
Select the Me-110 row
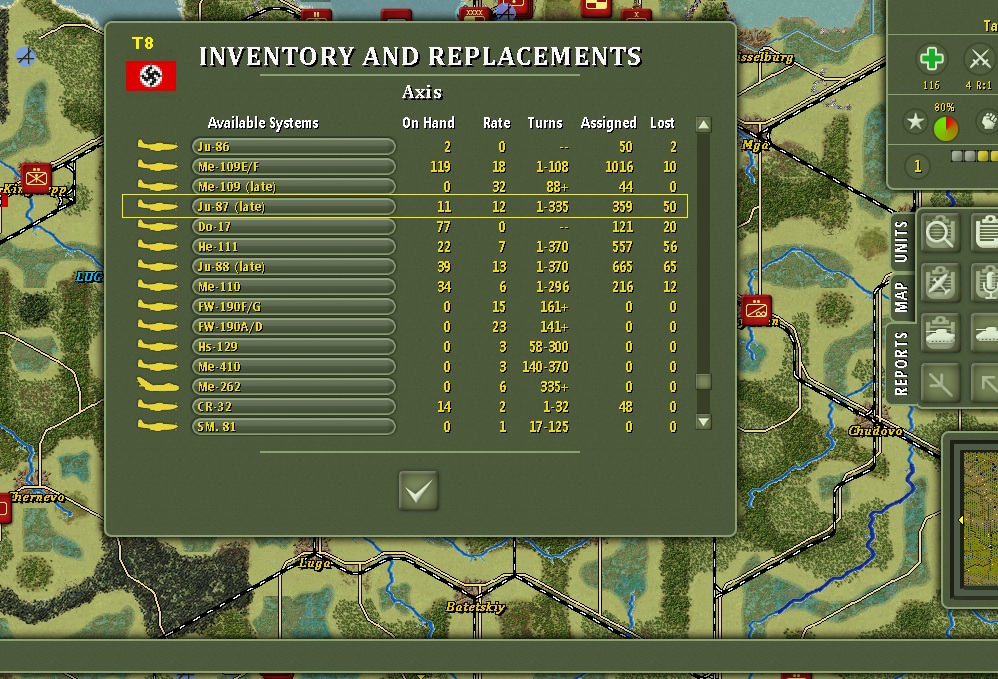pos(293,287)
